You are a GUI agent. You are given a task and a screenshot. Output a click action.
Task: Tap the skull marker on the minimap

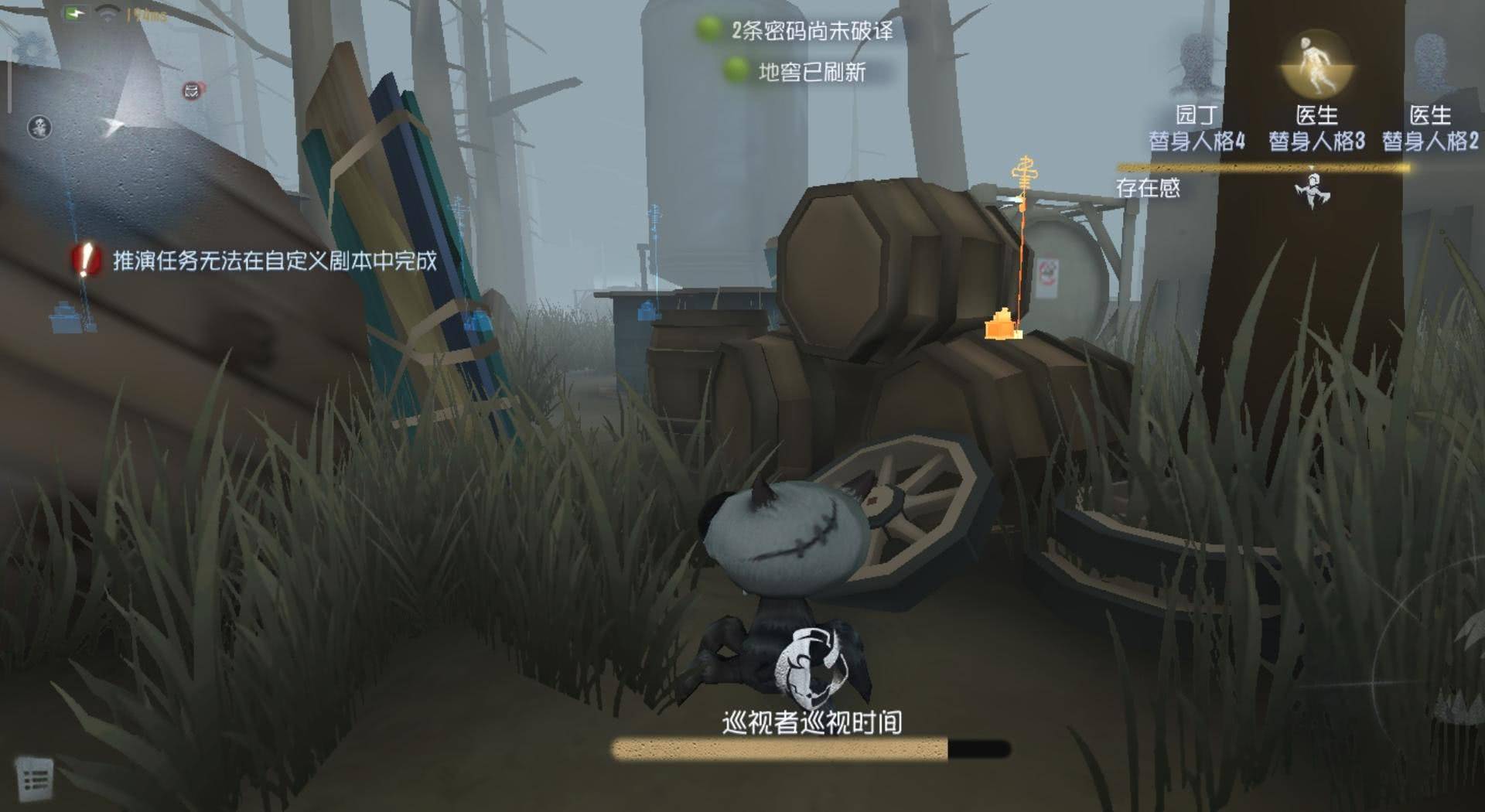(39, 127)
